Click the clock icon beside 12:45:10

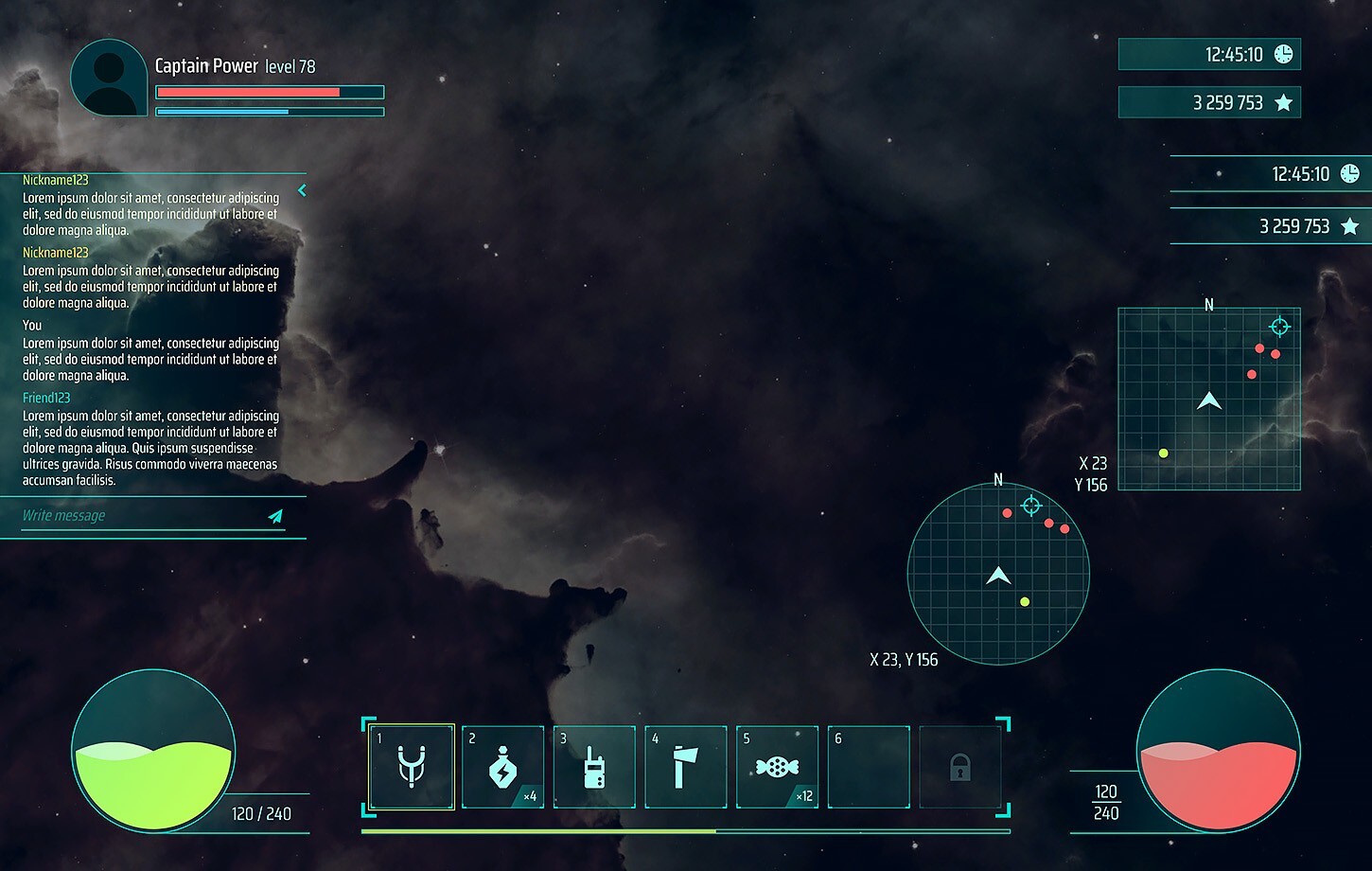pos(1282,54)
